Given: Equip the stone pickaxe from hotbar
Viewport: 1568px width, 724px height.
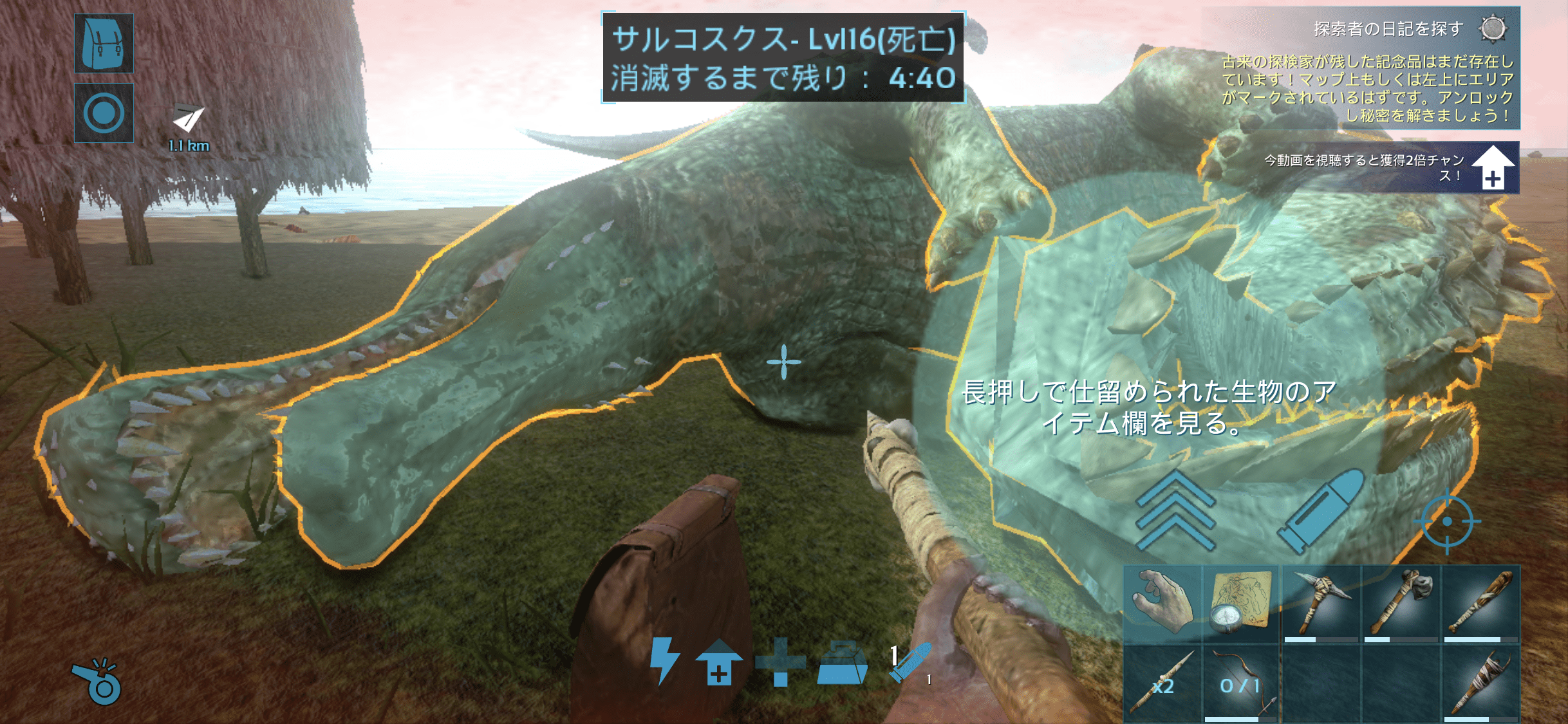Looking at the screenshot, I should coord(1321,603).
